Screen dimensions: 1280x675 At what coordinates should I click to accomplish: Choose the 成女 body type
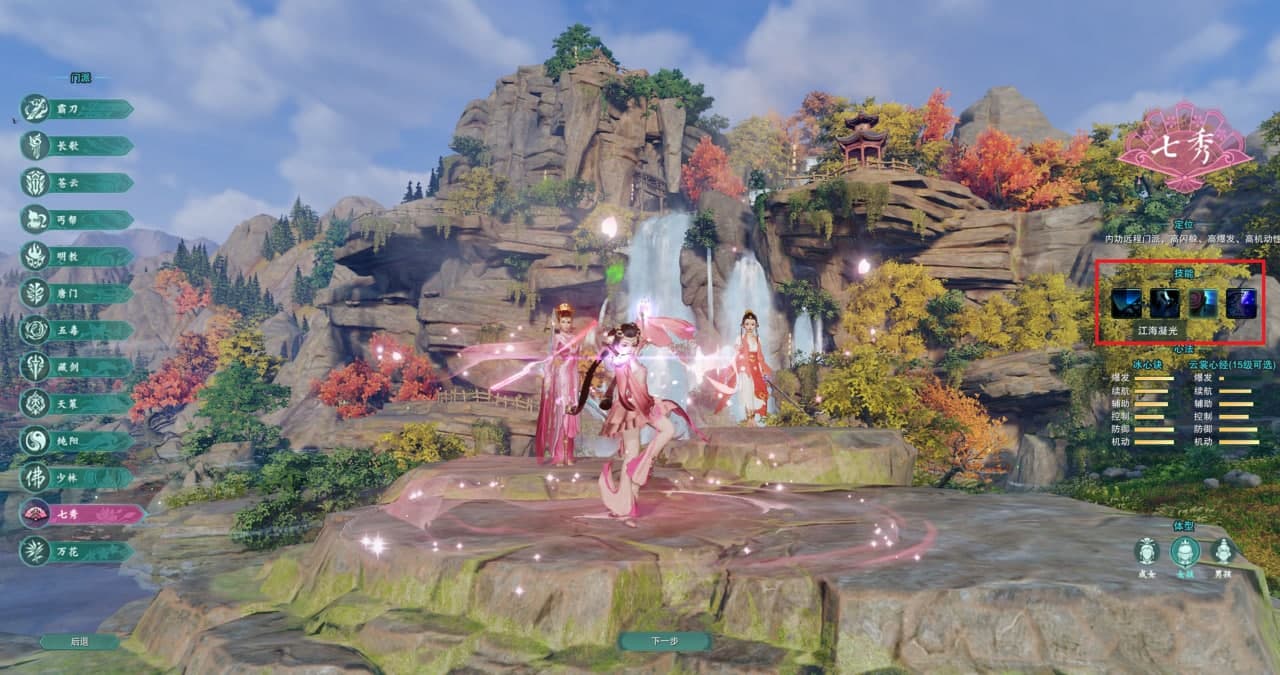point(1147,552)
